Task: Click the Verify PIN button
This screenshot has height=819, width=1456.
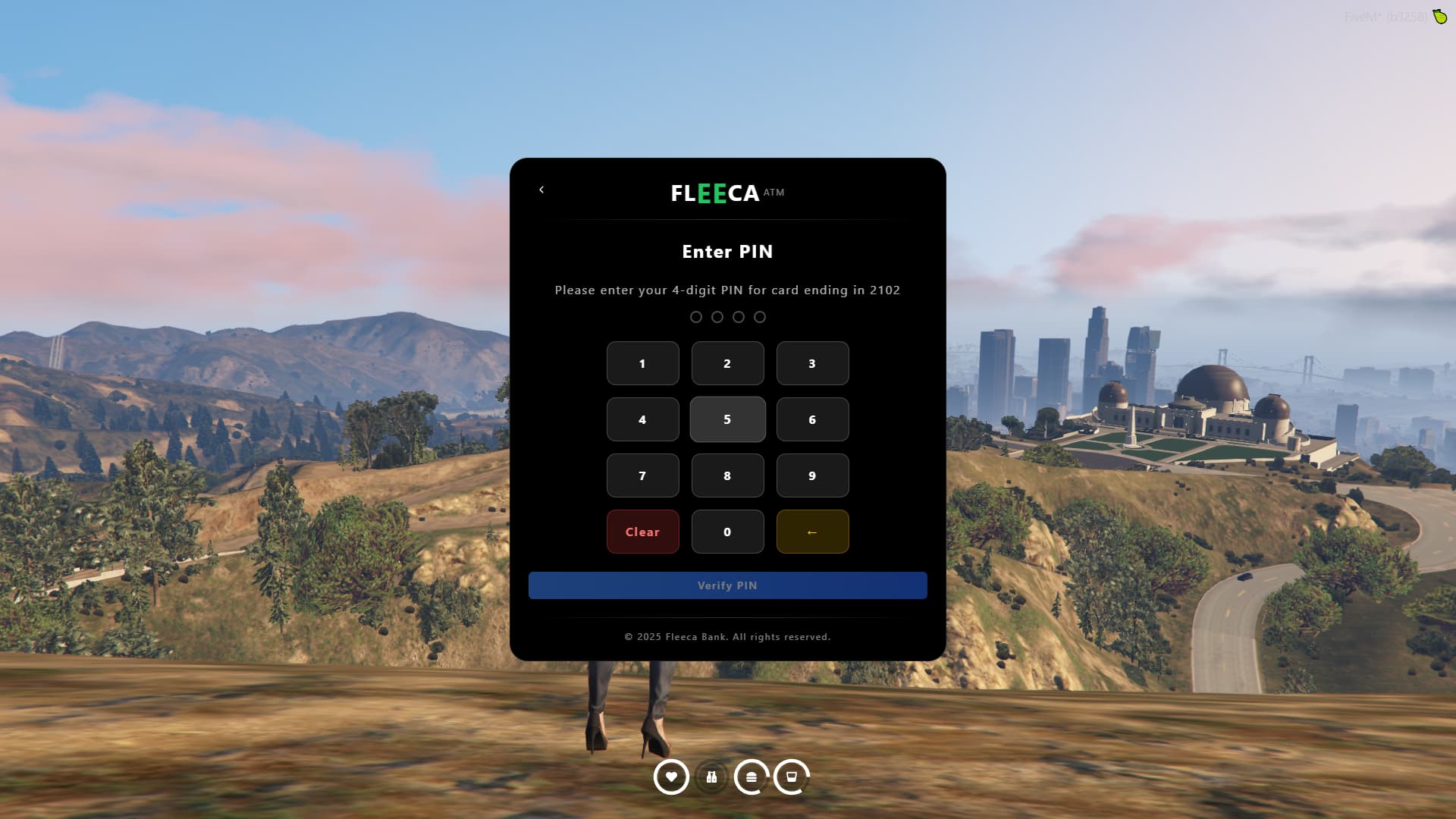Action: pyautogui.click(x=727, y=585)
